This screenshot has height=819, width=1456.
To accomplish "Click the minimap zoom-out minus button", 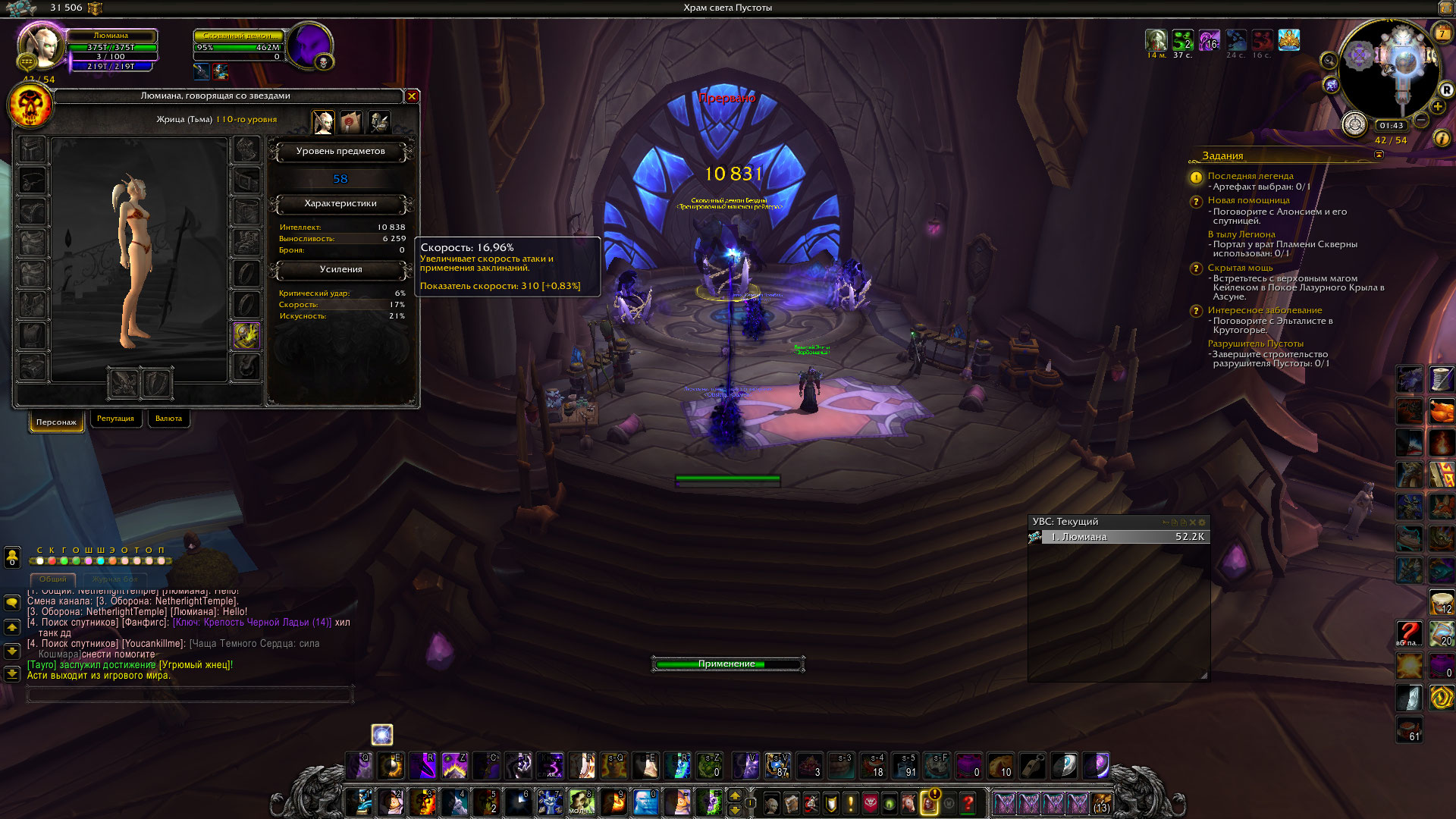I will tap(1422, 120).
